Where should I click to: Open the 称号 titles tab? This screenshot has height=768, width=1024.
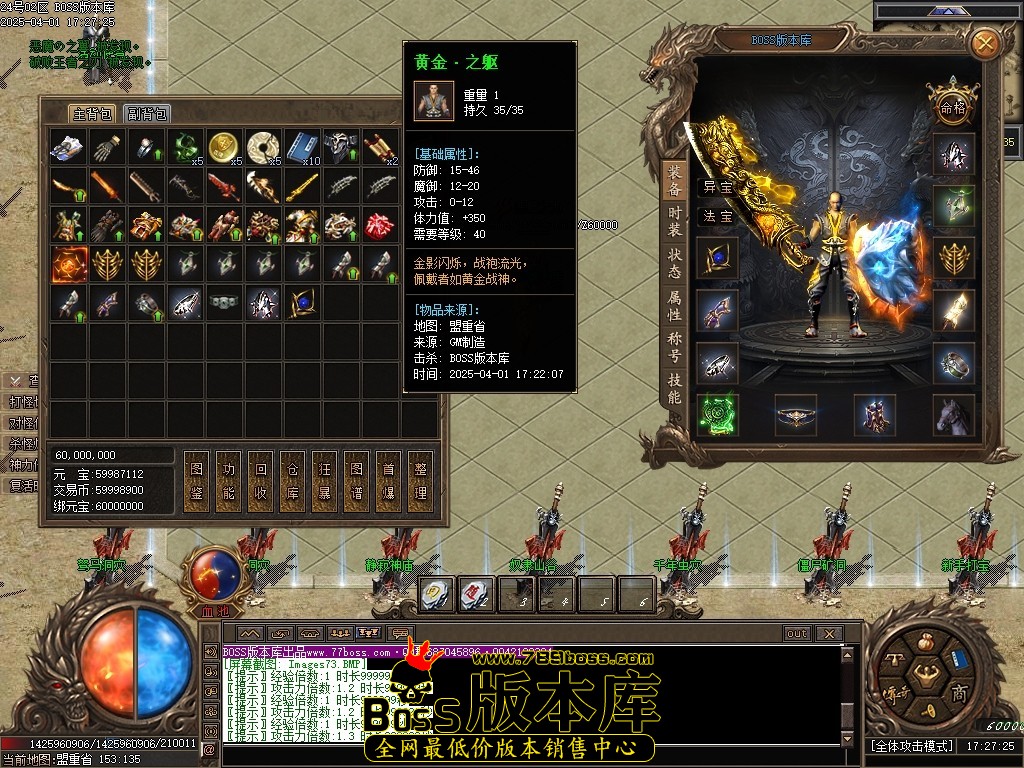(x=675, y=345)
